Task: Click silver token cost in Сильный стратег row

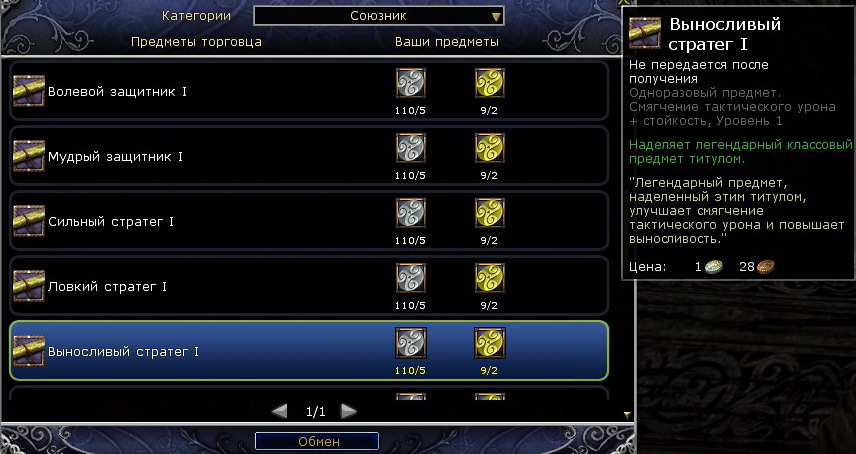Action: (x=411, y=214)
